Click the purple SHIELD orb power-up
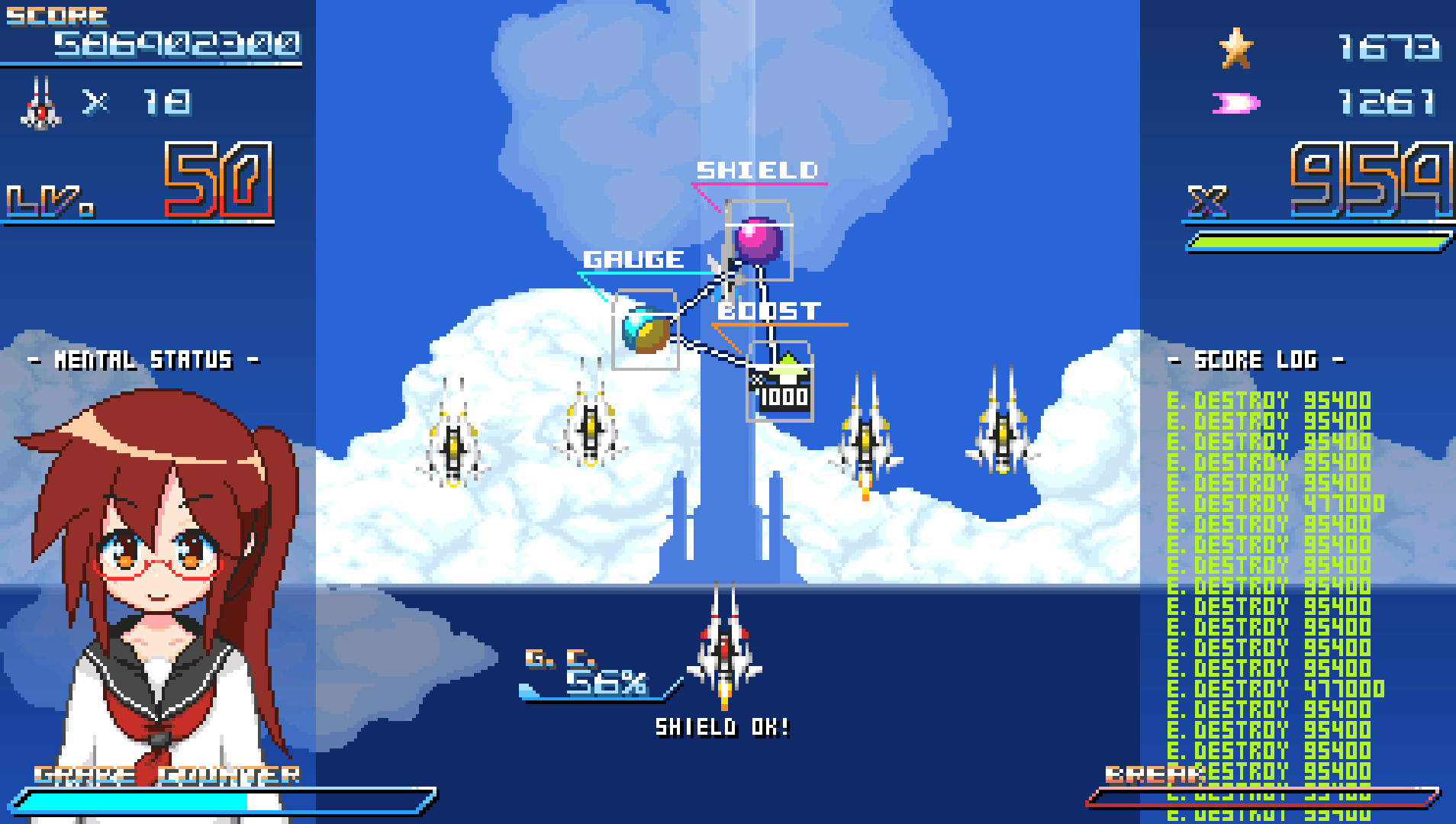The image size is (1456, 824). (757, 240)
